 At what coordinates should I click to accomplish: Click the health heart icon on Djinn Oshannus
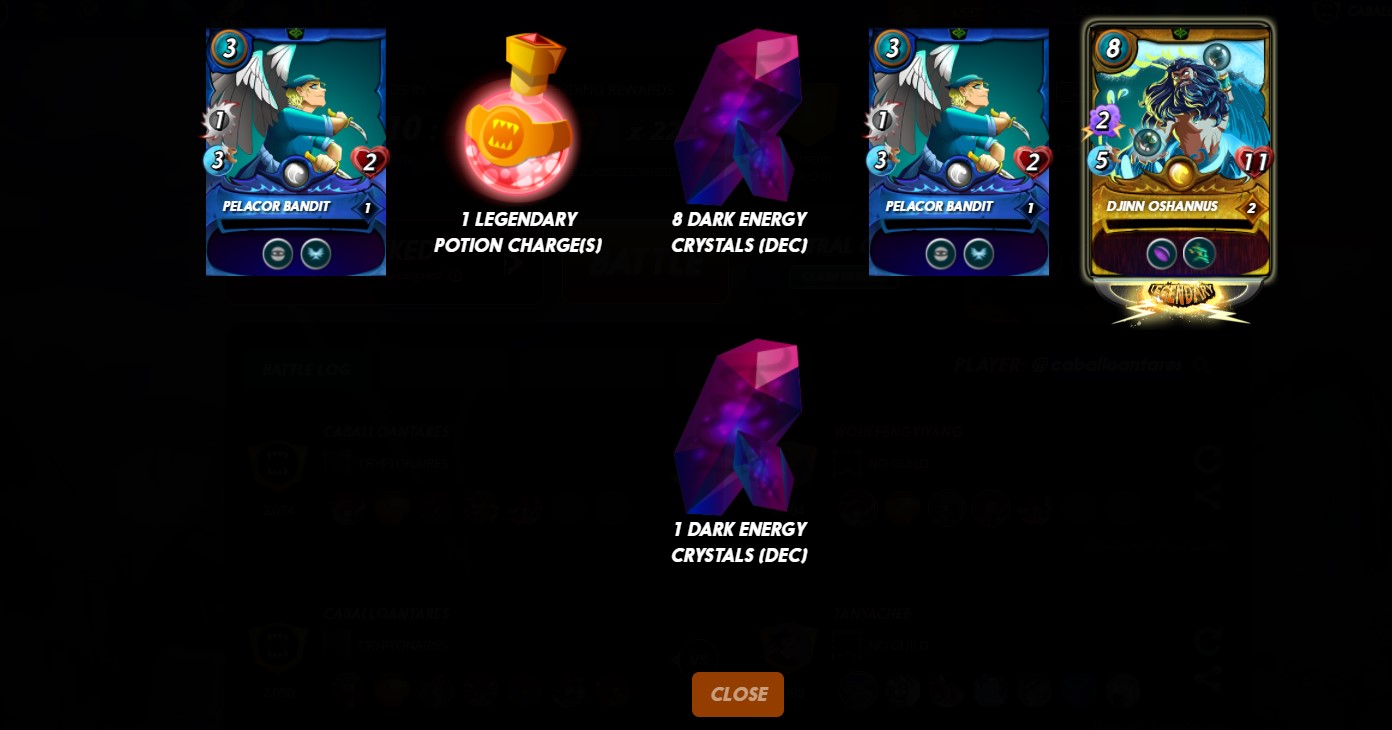point(1256,161)
